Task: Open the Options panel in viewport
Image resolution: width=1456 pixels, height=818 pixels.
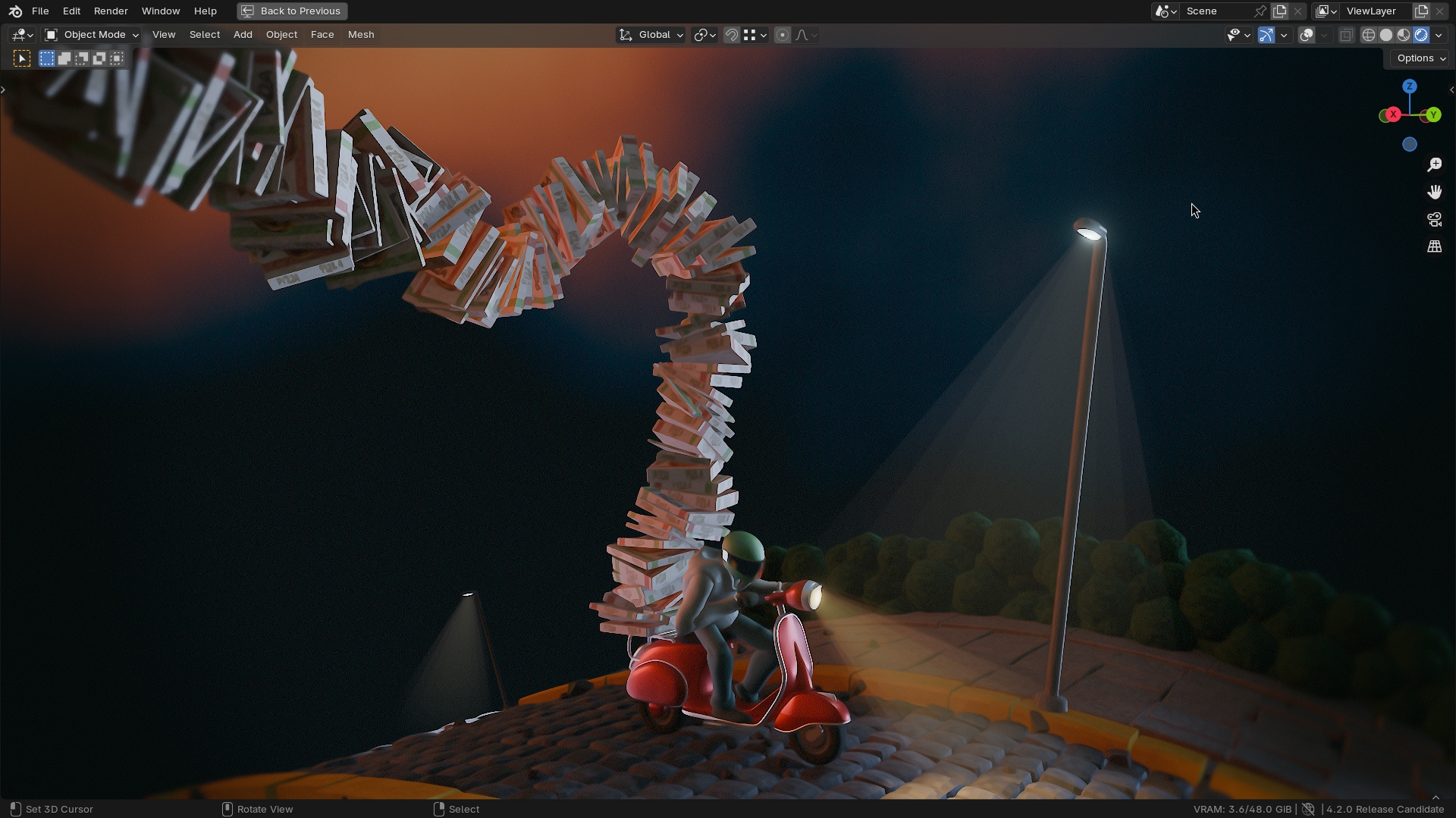Action: click(1417, 58)
